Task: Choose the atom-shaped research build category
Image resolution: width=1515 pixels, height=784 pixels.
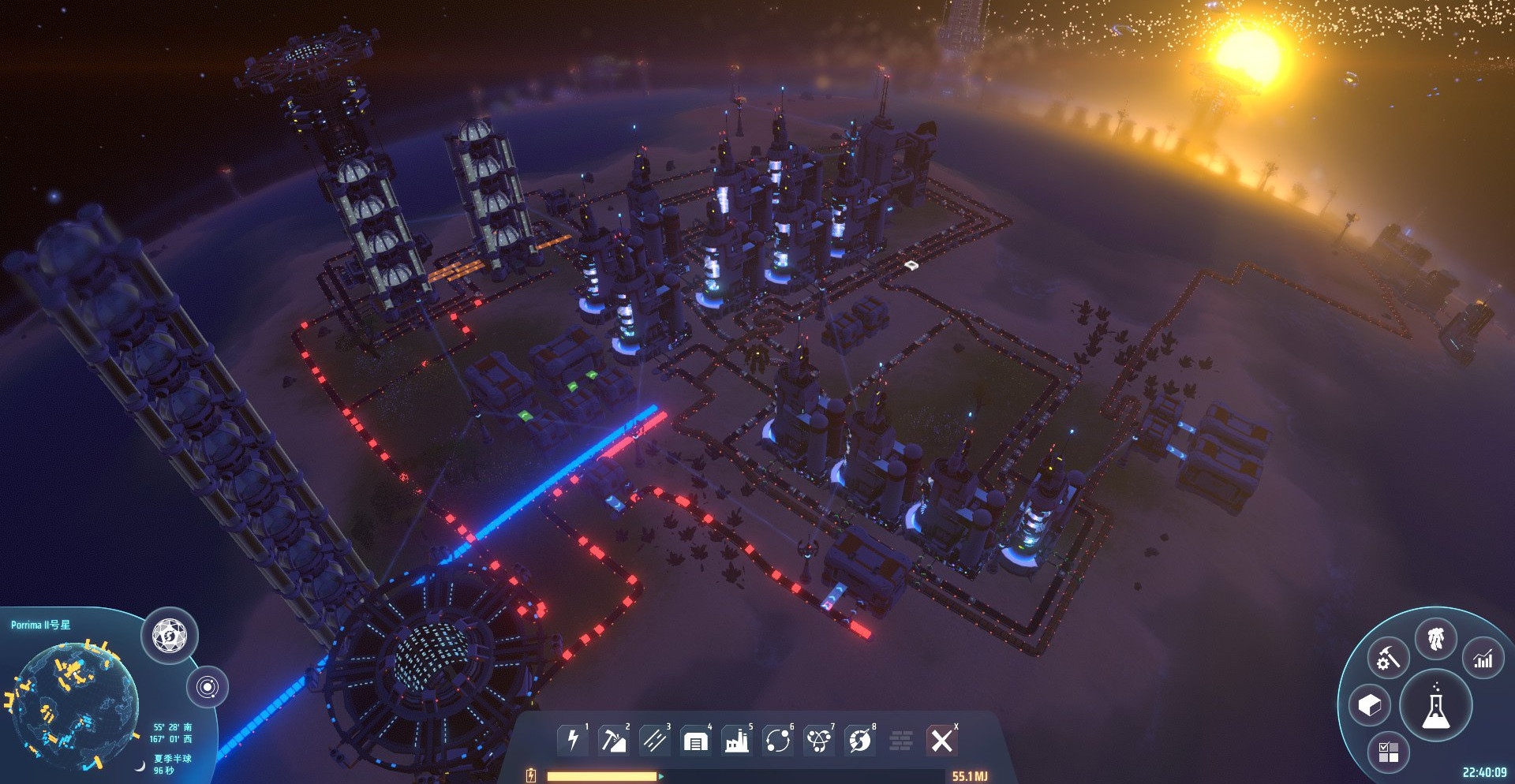Action: 818,741
